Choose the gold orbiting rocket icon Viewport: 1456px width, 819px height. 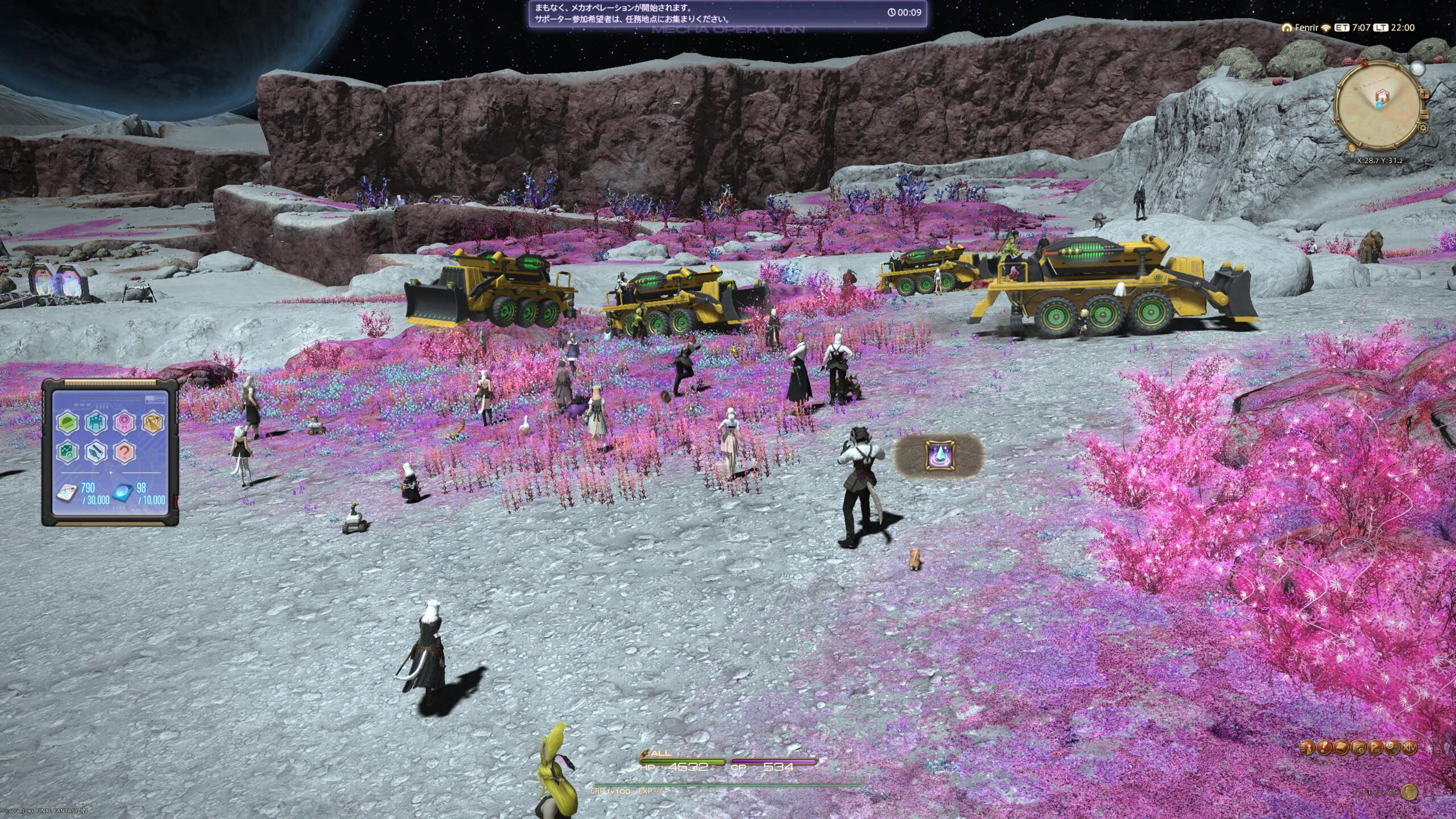coord(152,423)
